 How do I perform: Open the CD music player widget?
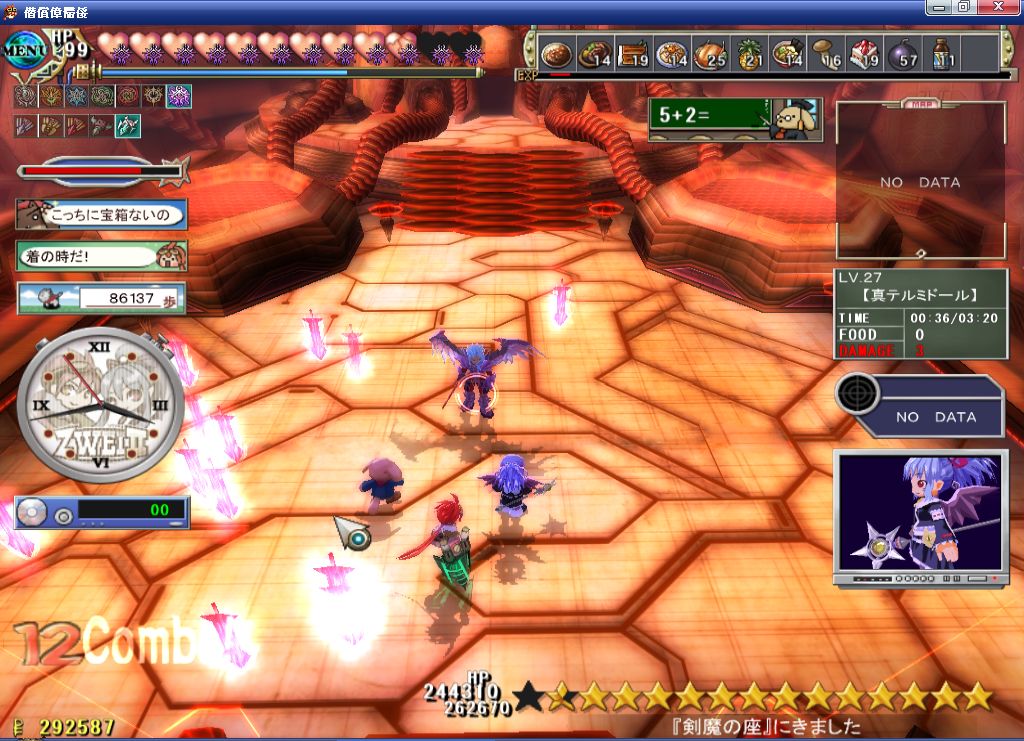point(101,512)
